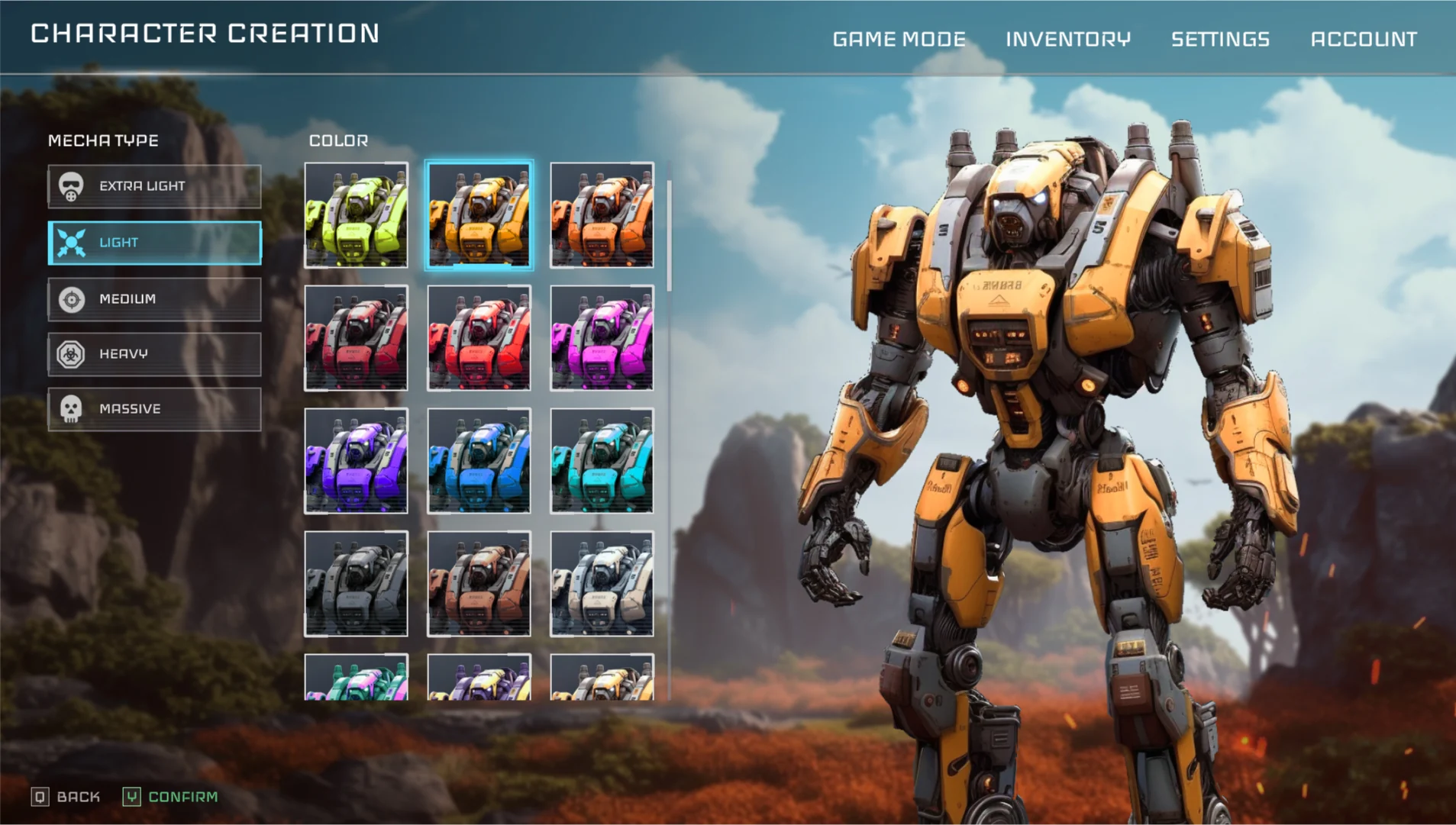Open the Inventory menu
This screenshot has width=1456, height=825.
tap(1067, 39)
